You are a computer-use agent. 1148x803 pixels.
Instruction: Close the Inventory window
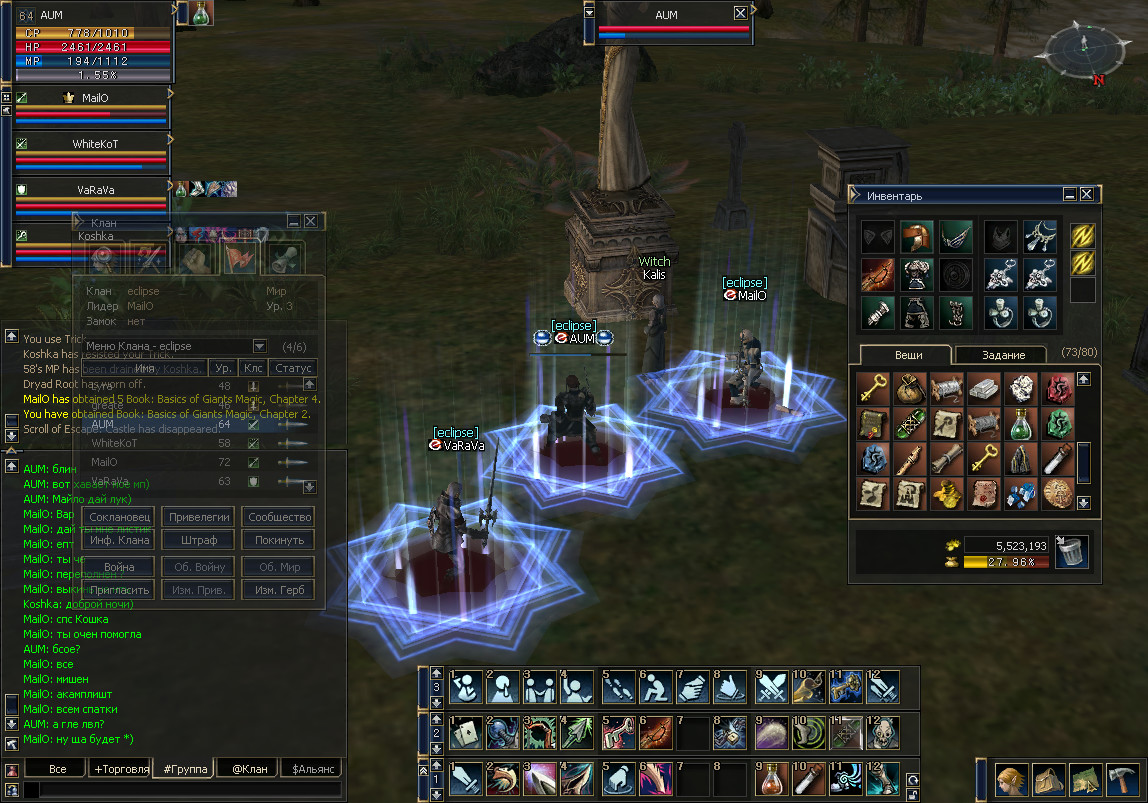tap(1086, 195)
